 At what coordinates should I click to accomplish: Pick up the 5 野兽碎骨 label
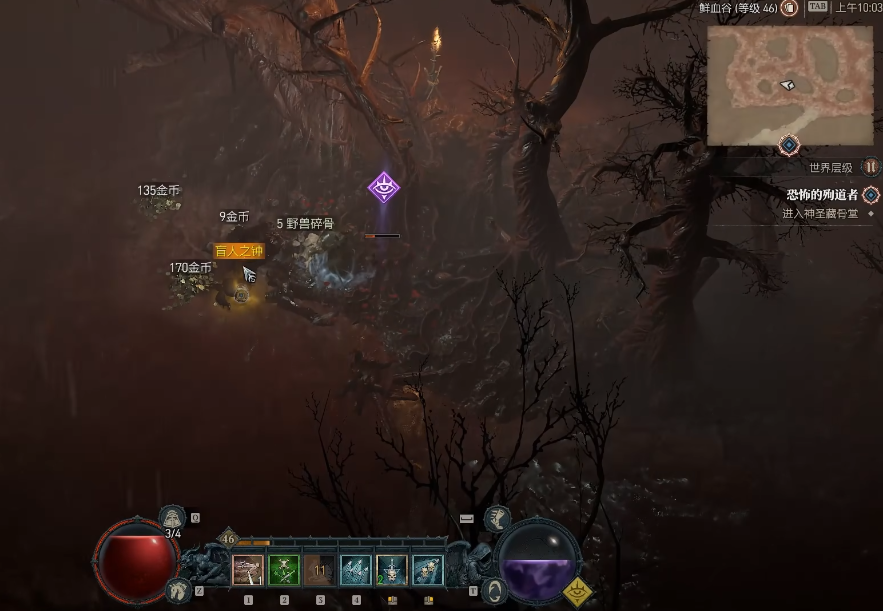[305, 224]
